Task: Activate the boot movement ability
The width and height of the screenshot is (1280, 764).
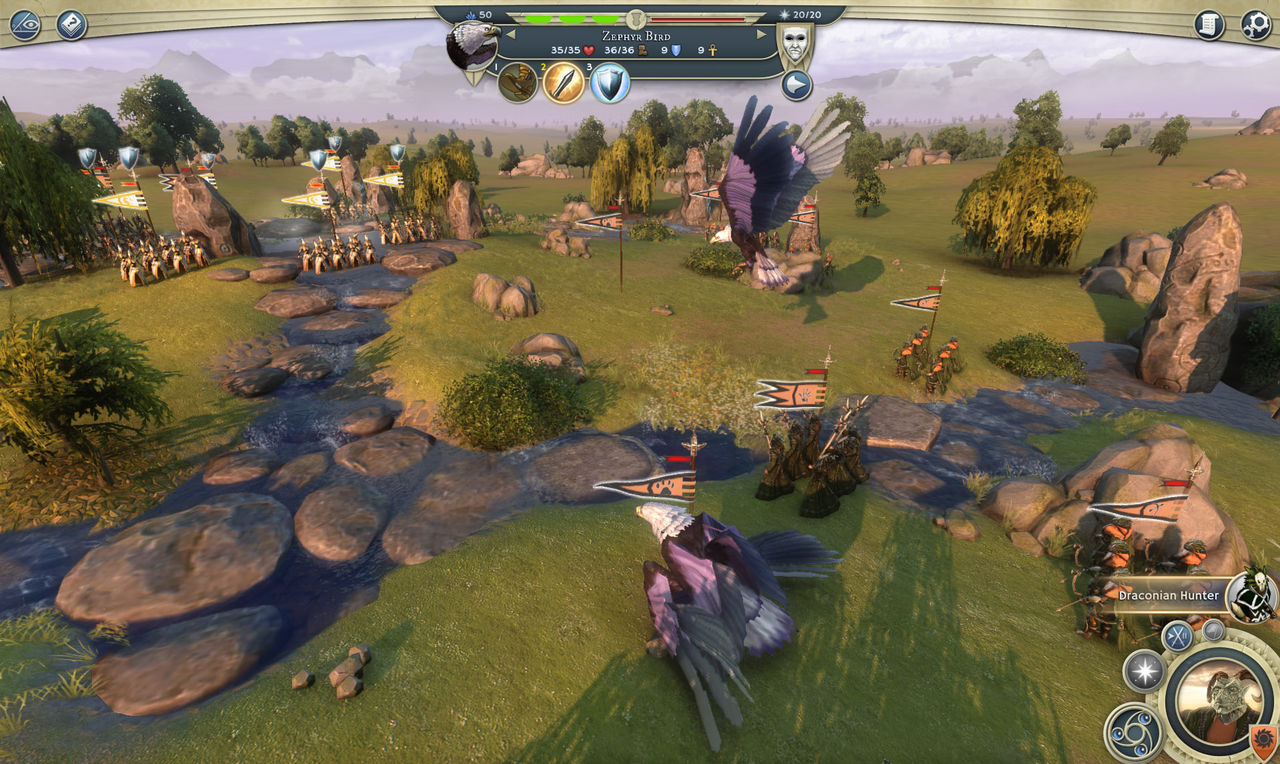Action: point(518,83)
